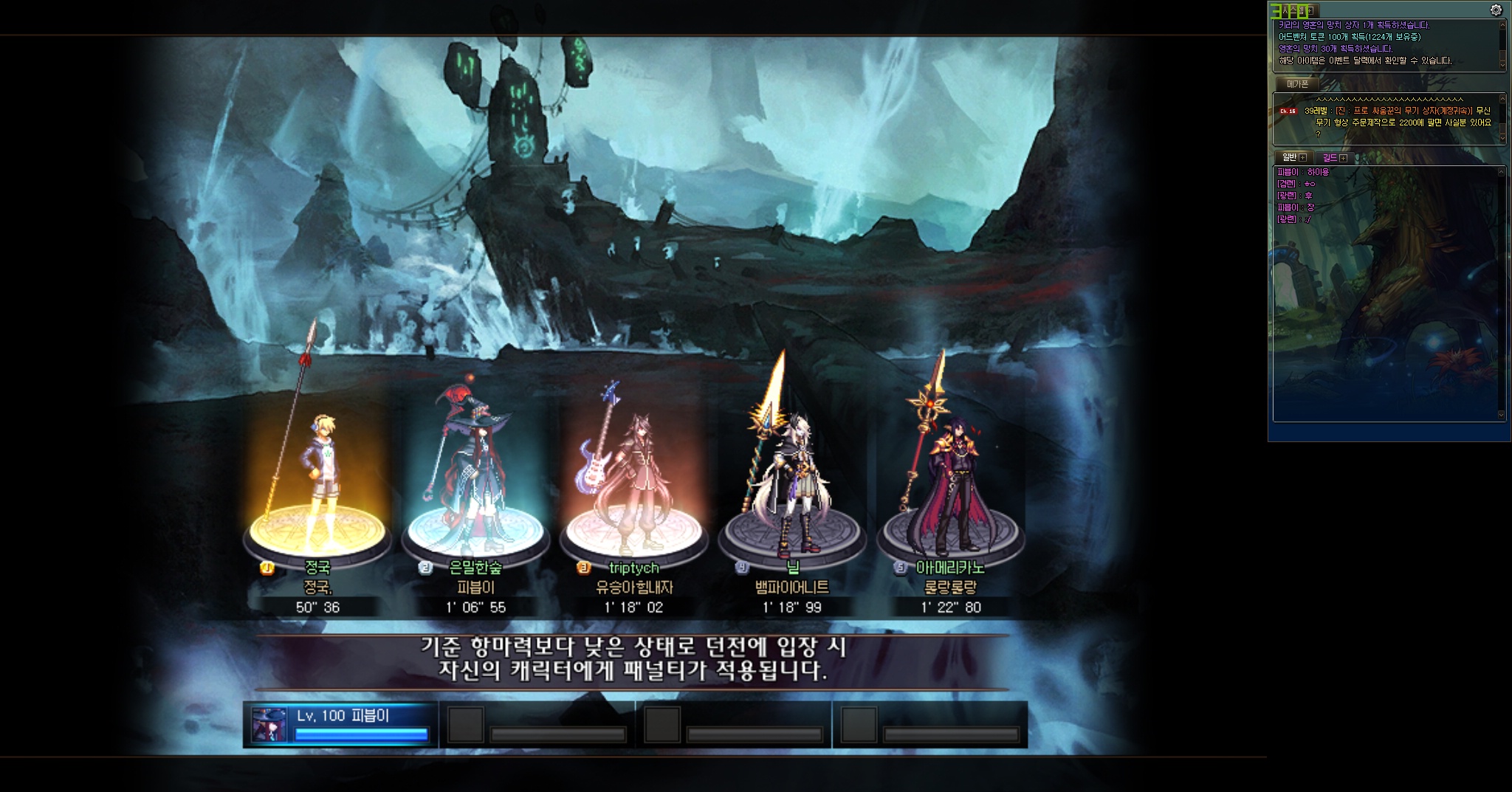Image resolution: width=1512 pixels, height=792 pixels.
Task: Click the Ch. 16 megaphone channel badge
Action: click(1288, 111)
